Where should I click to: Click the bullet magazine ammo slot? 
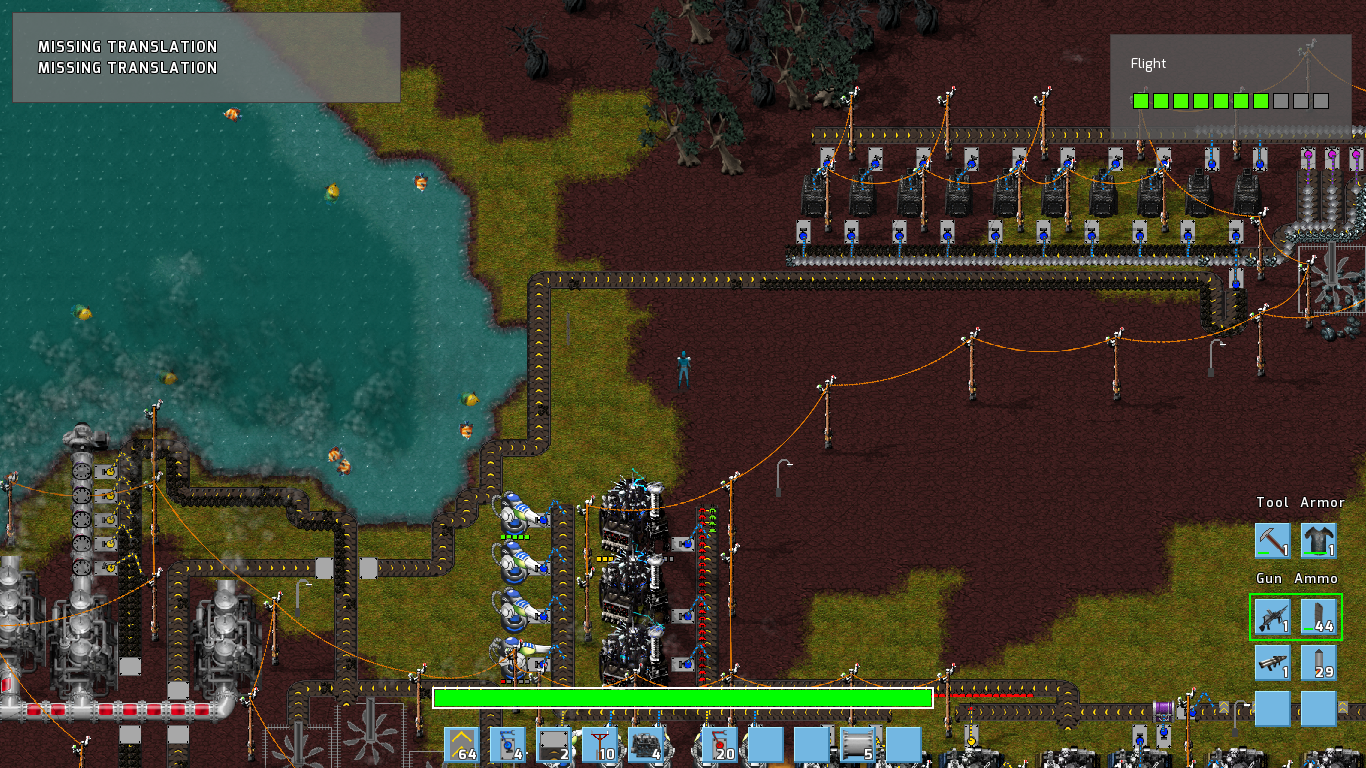coord(1319,617)
